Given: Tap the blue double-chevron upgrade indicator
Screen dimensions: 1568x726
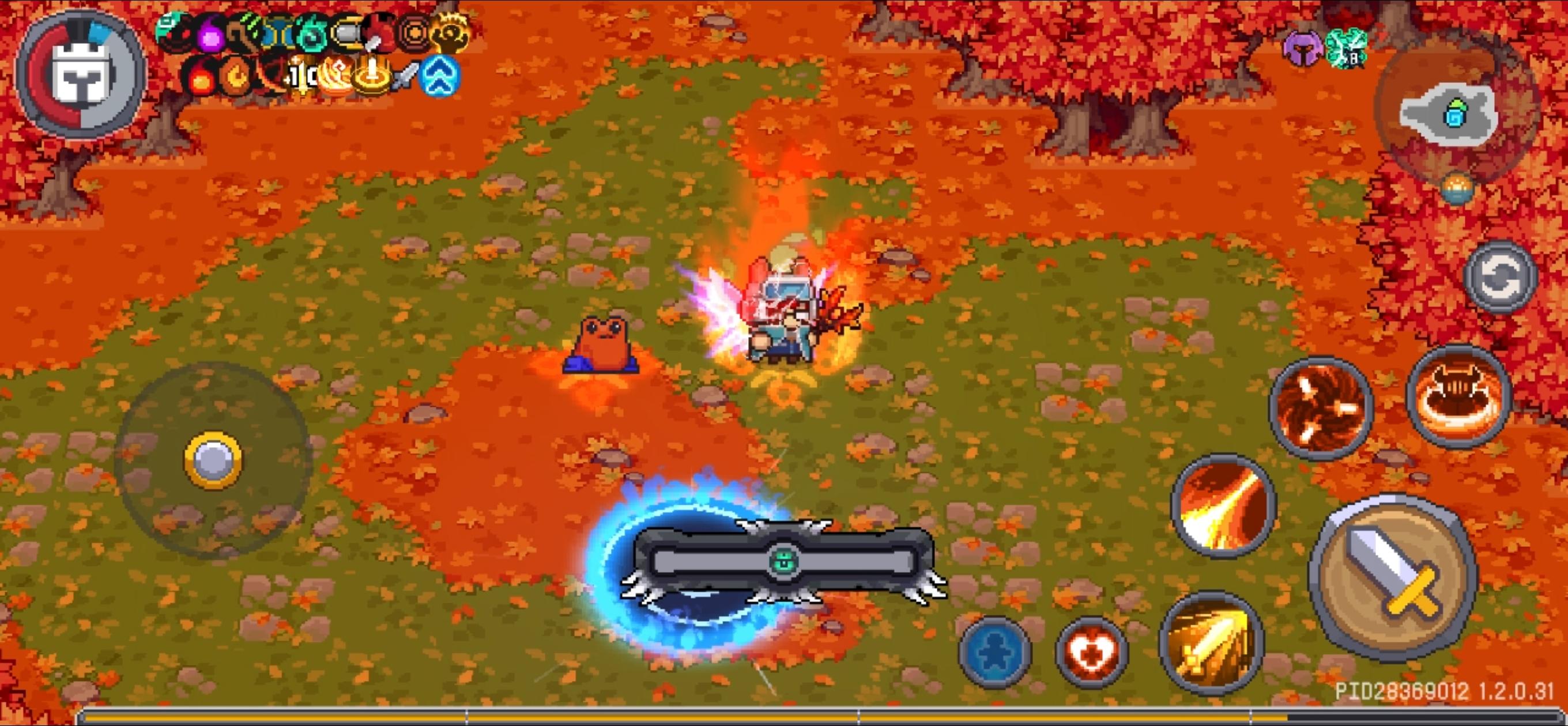Looking at the screenshot, I should coord(440,75).
